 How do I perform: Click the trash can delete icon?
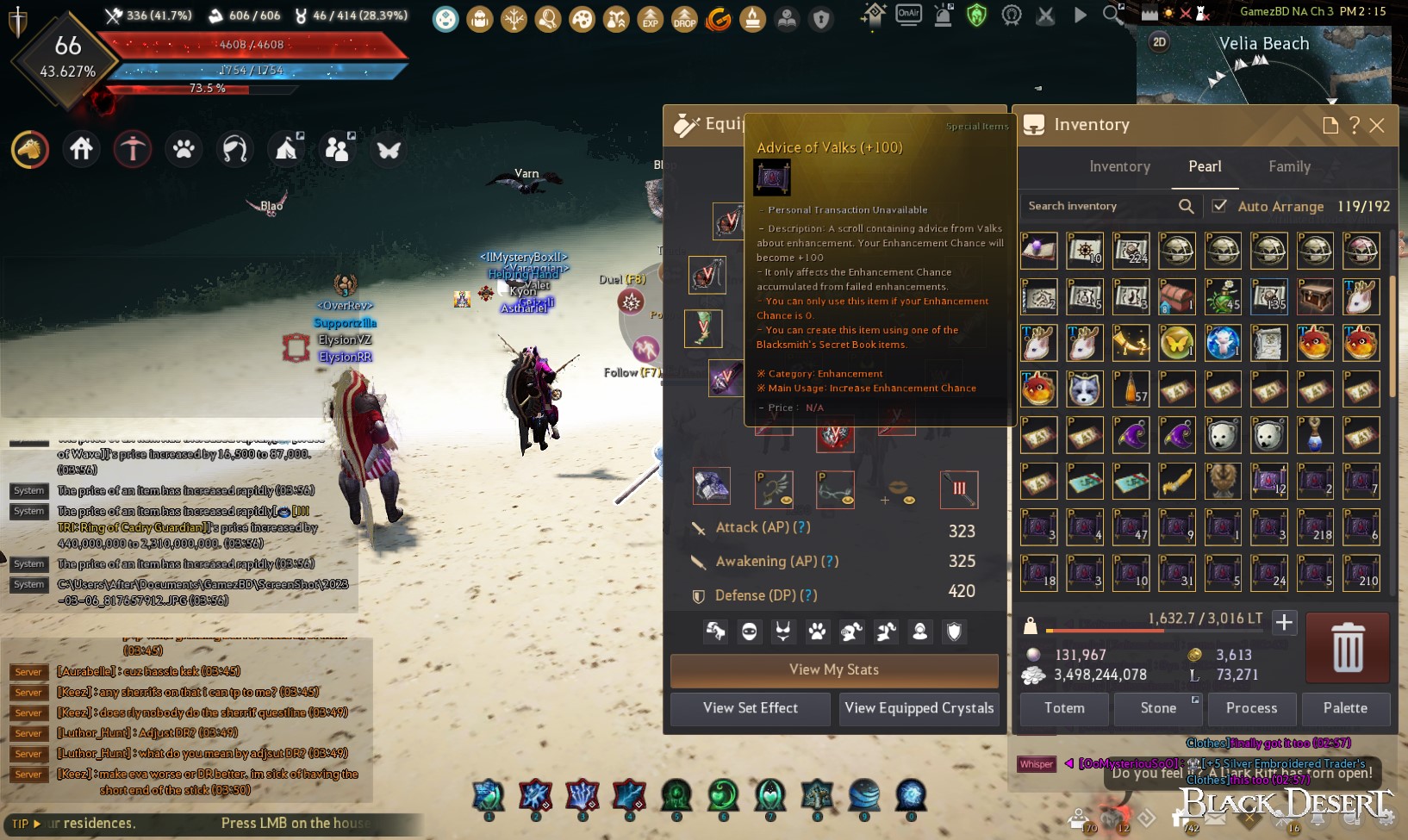(x=1348, y=648)
